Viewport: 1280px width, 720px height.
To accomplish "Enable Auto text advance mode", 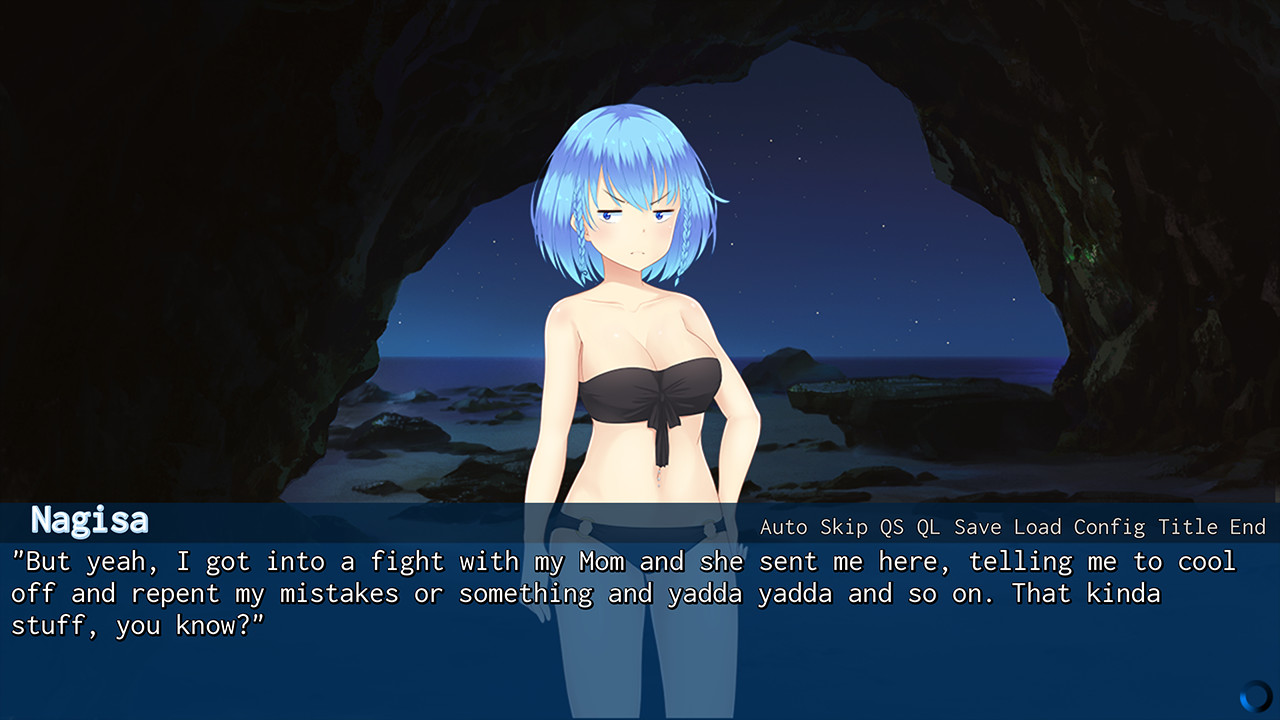I will click(x=784, y=527).
